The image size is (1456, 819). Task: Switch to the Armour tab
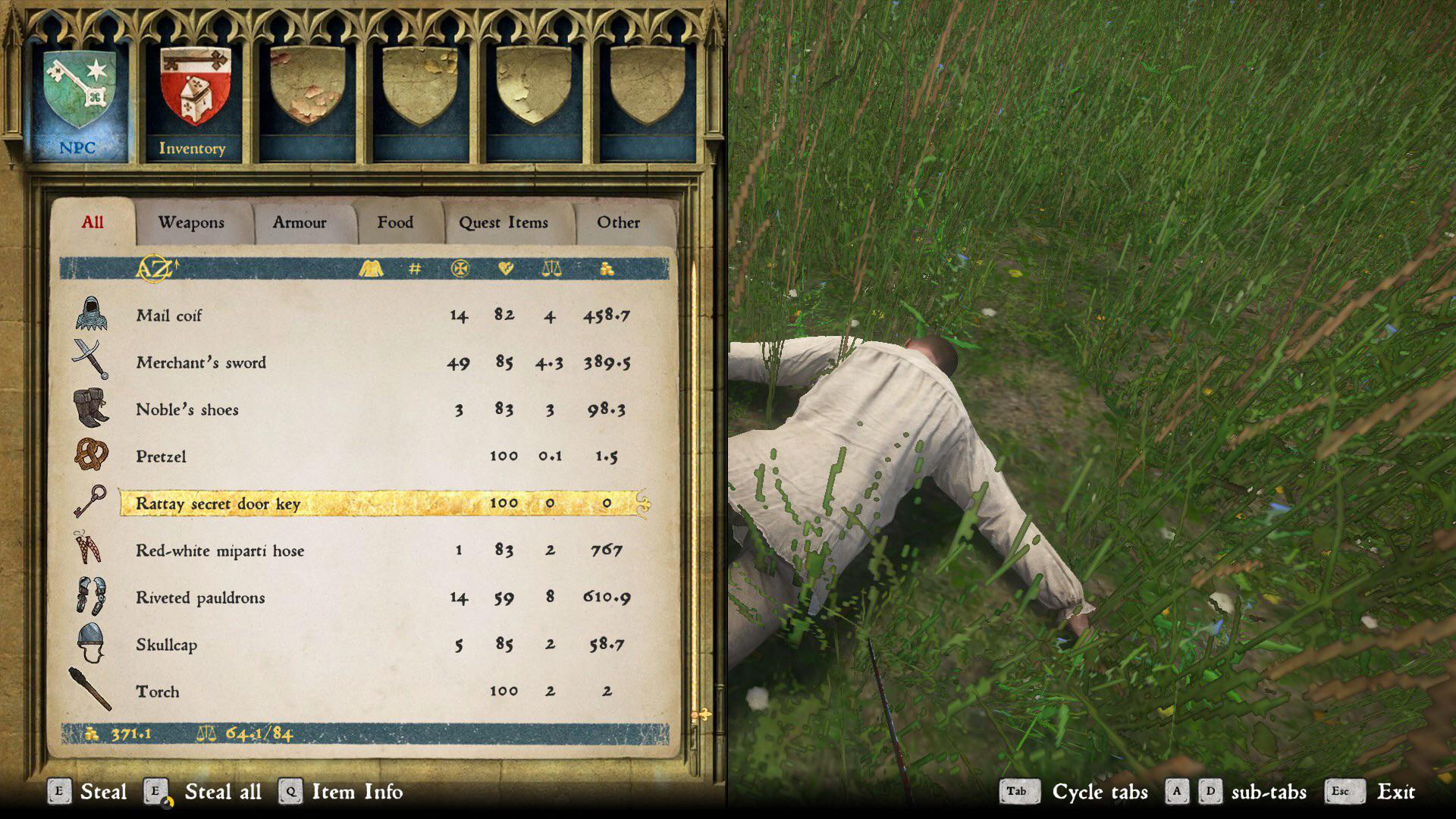click(x=299, y=222)
